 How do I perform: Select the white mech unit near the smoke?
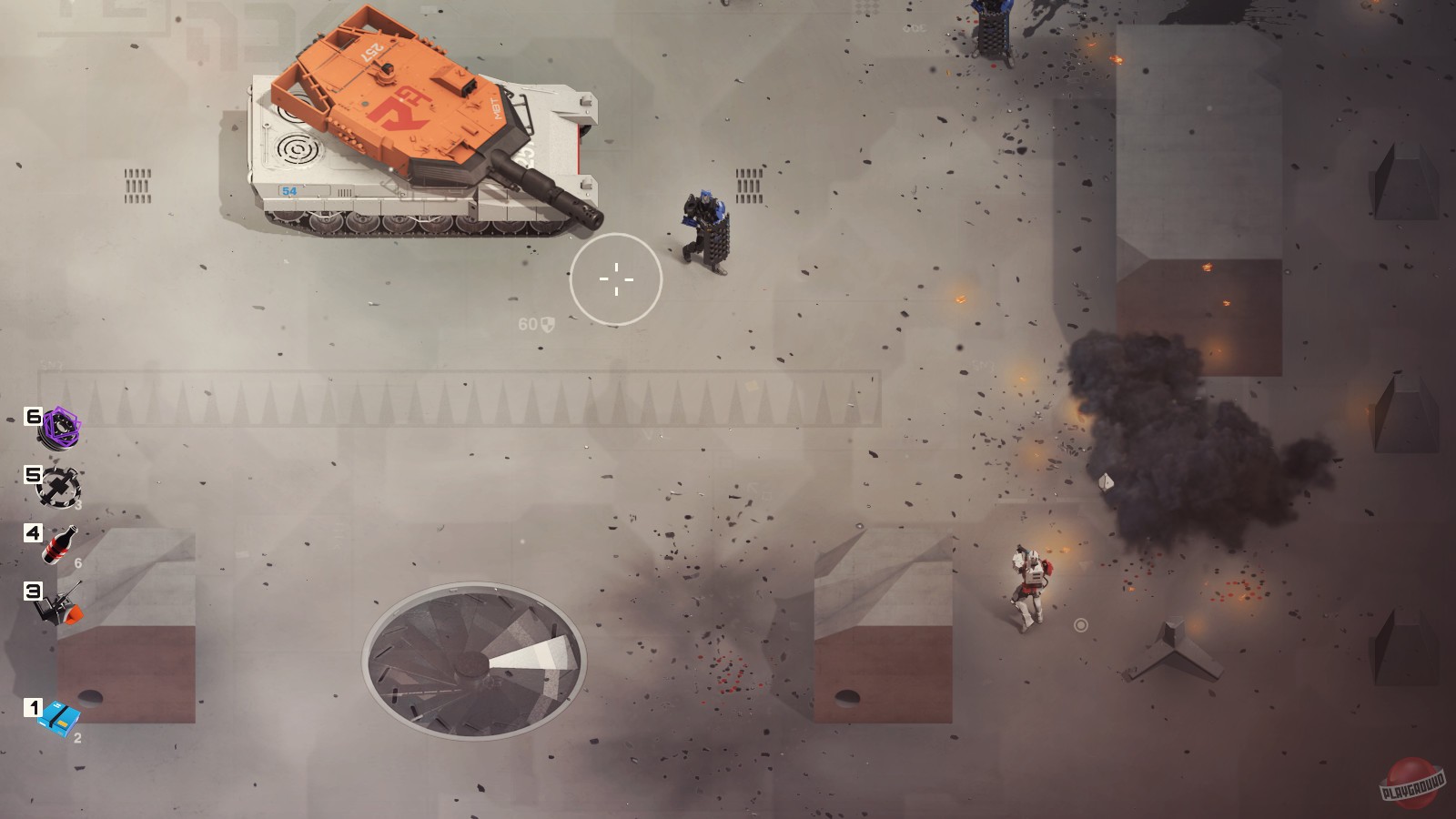[1032, 578]
